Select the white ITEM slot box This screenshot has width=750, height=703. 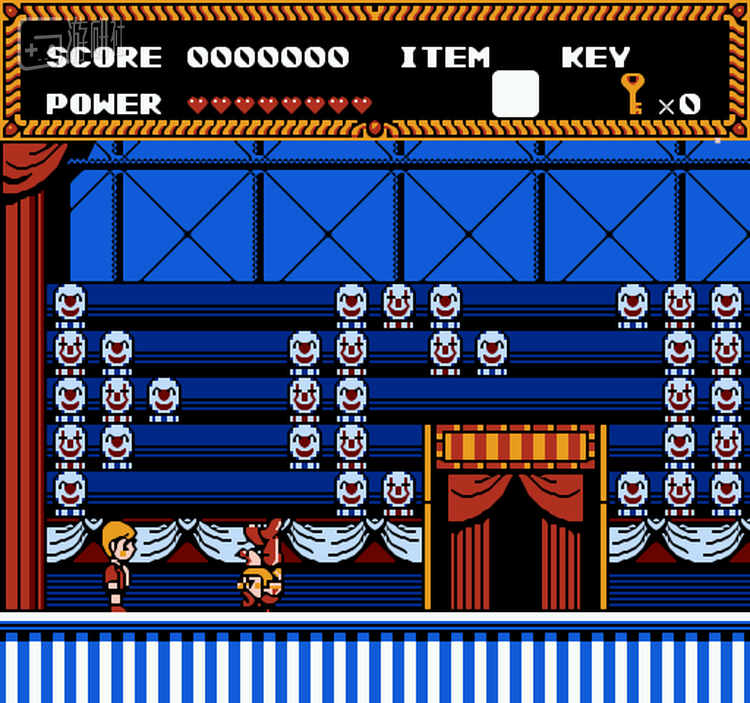tap(515, 94)
